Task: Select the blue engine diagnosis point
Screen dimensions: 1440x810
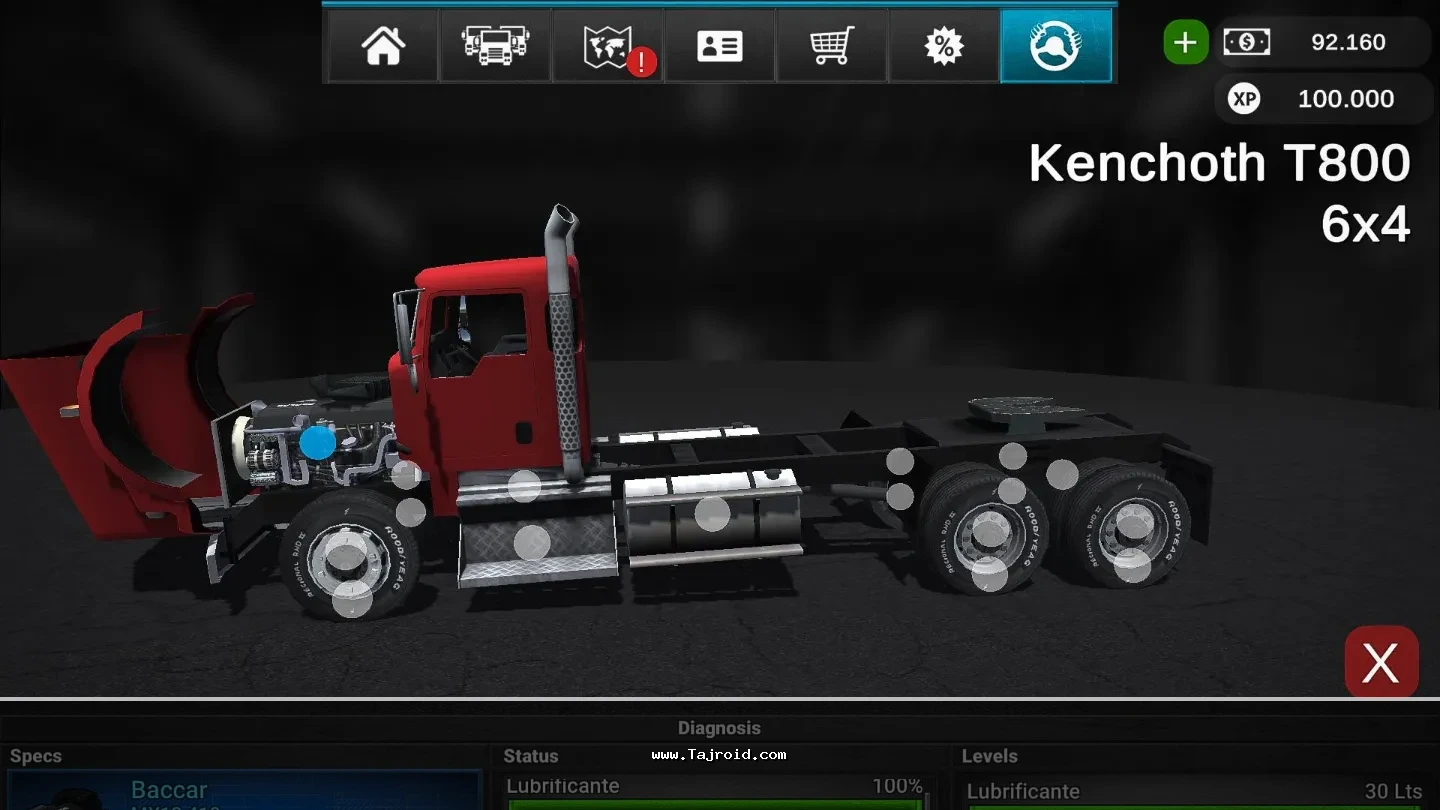Action: pyautogui.click(x=318, y=442)
